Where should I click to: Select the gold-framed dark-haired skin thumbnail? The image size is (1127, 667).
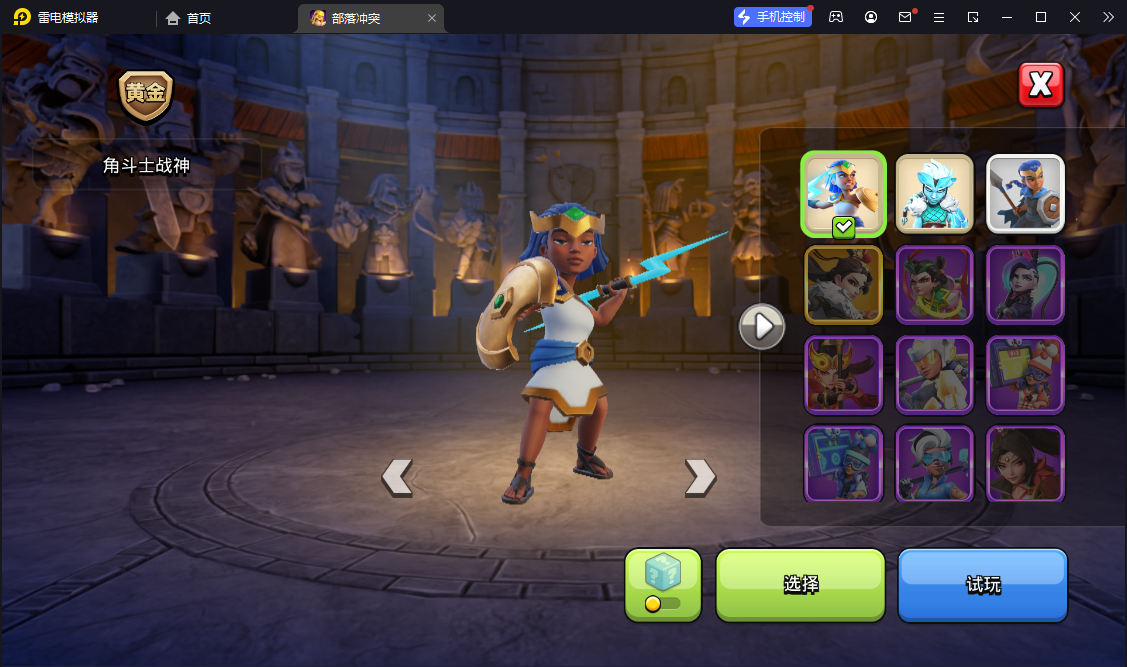(x=843, y=285)
